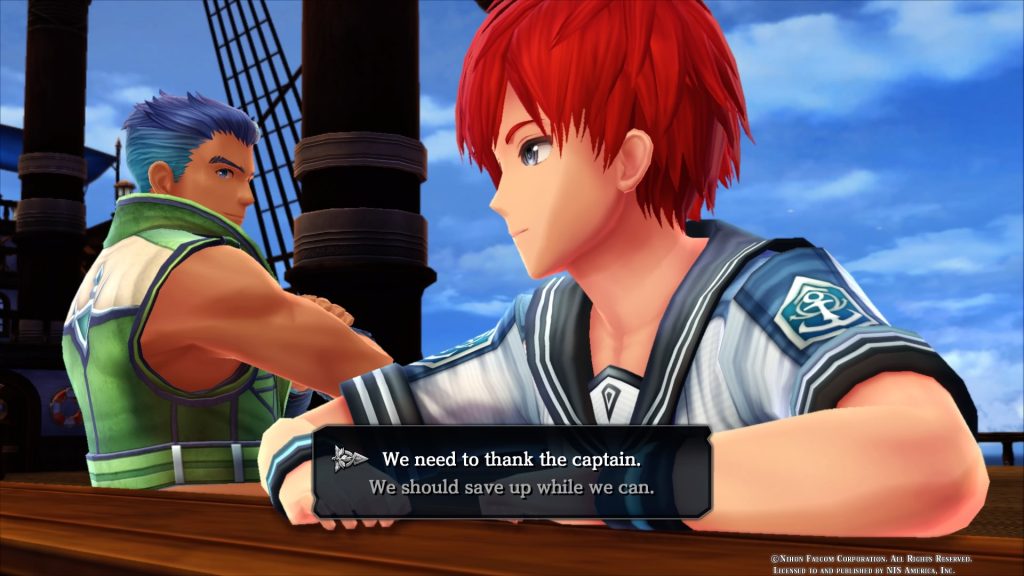Image resolution: width=1024 pixels, height=576 pixels.
Task: Choose "We need to thank the captain."
Action: coord(511,460)
